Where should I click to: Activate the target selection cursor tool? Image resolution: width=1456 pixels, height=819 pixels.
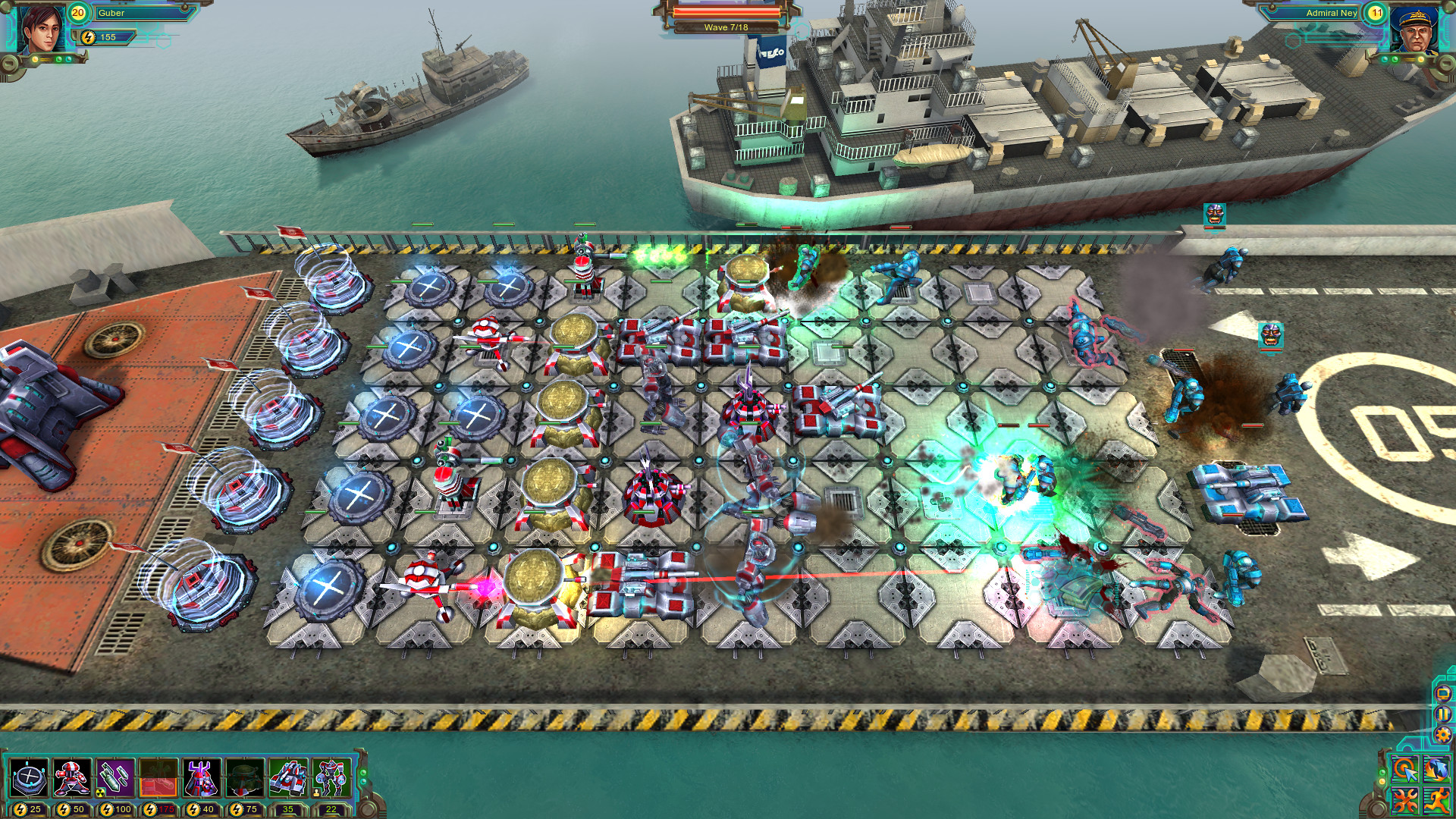[x=1404, y=768]
